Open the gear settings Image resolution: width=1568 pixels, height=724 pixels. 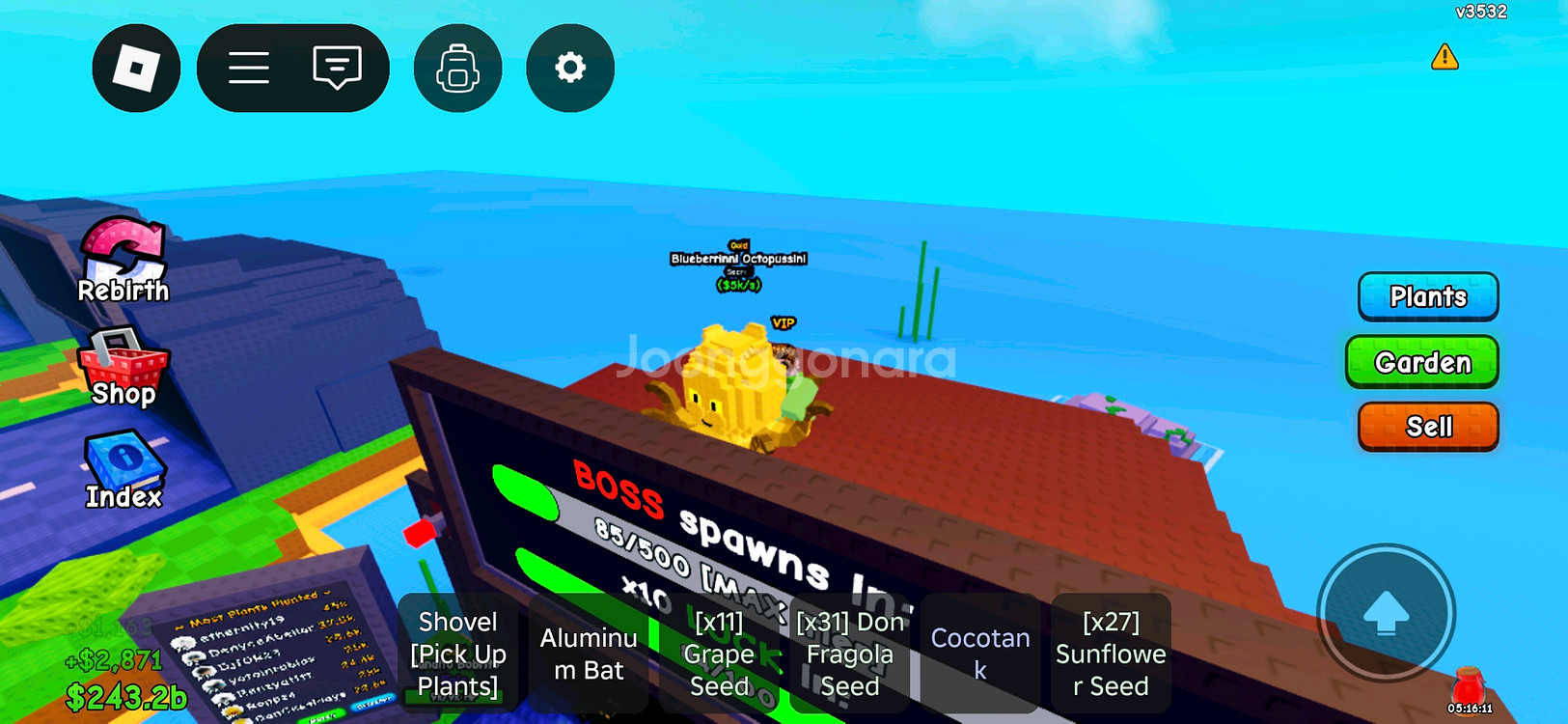click(x=570, y=69)
